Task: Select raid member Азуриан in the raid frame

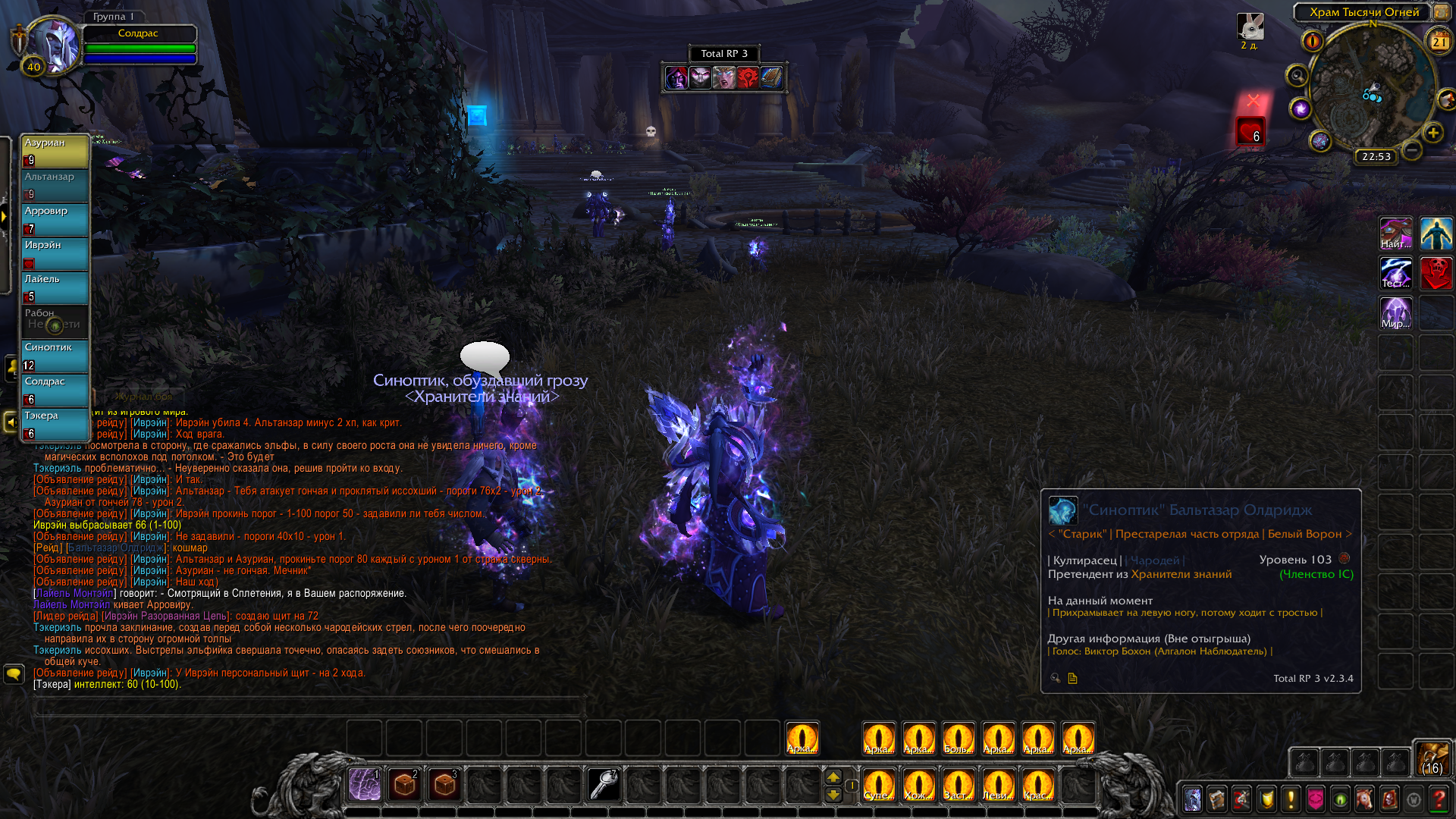Action: [55, 151]
